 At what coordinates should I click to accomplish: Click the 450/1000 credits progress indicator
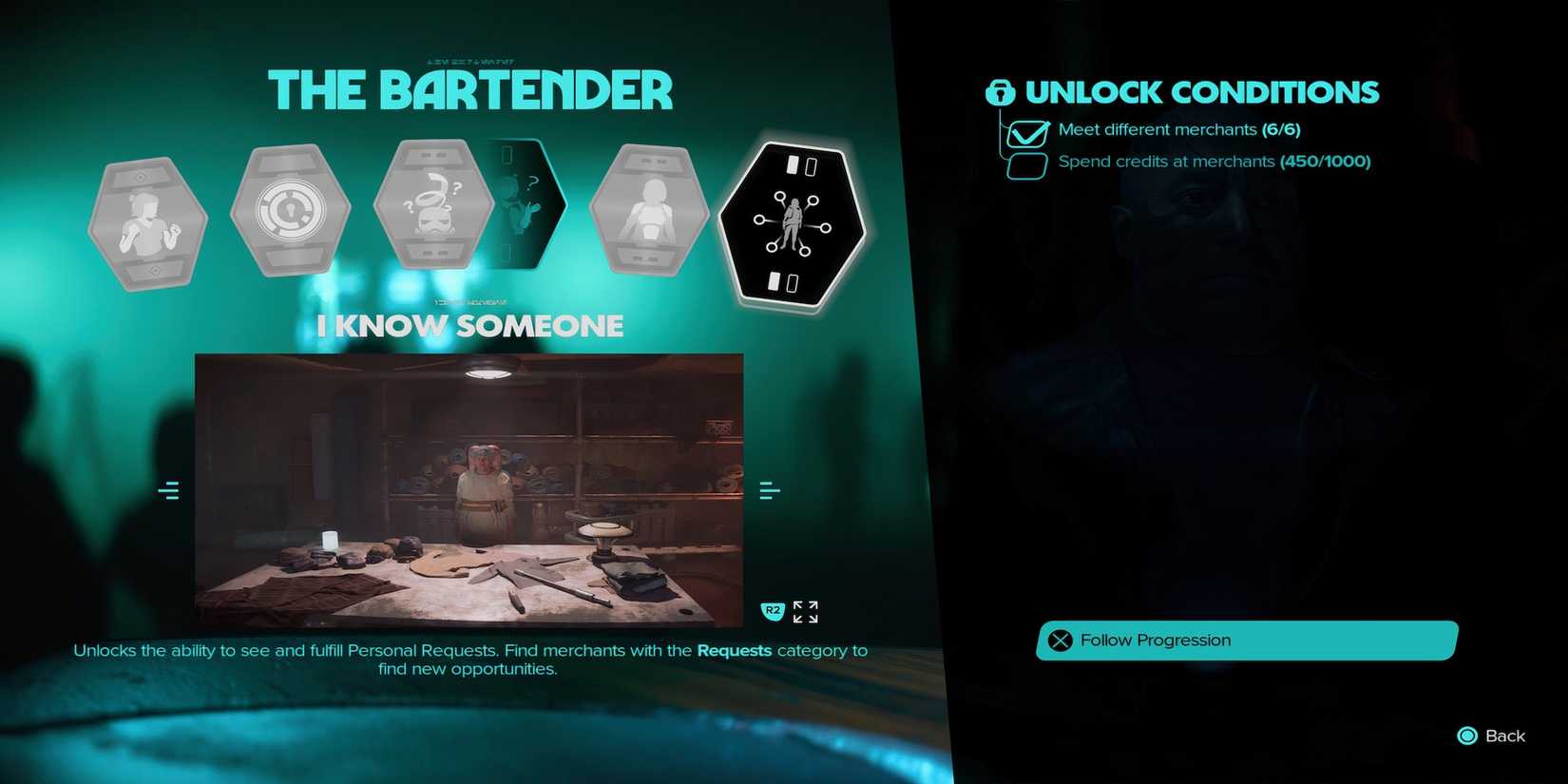1327,162
